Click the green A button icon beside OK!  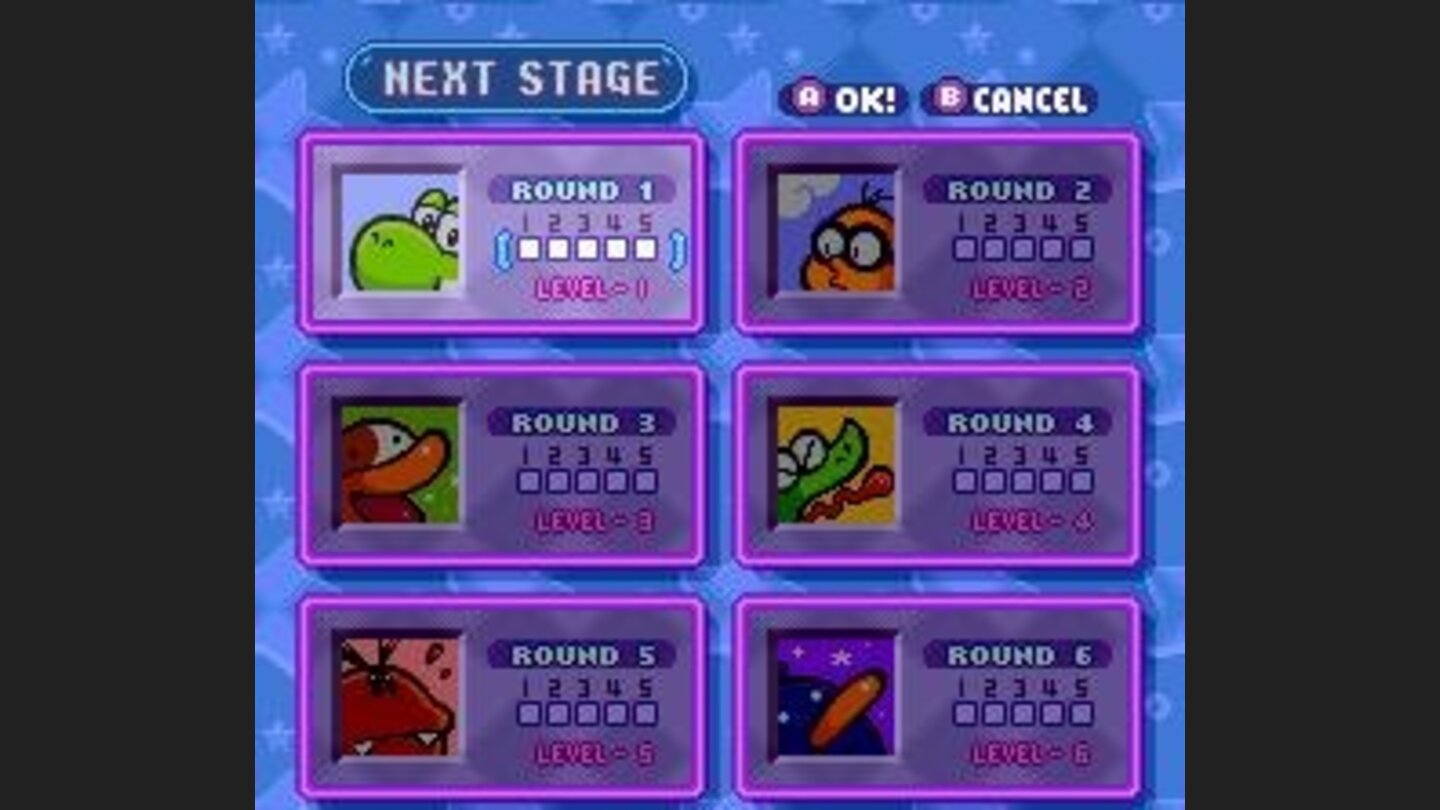click(806, 99)
